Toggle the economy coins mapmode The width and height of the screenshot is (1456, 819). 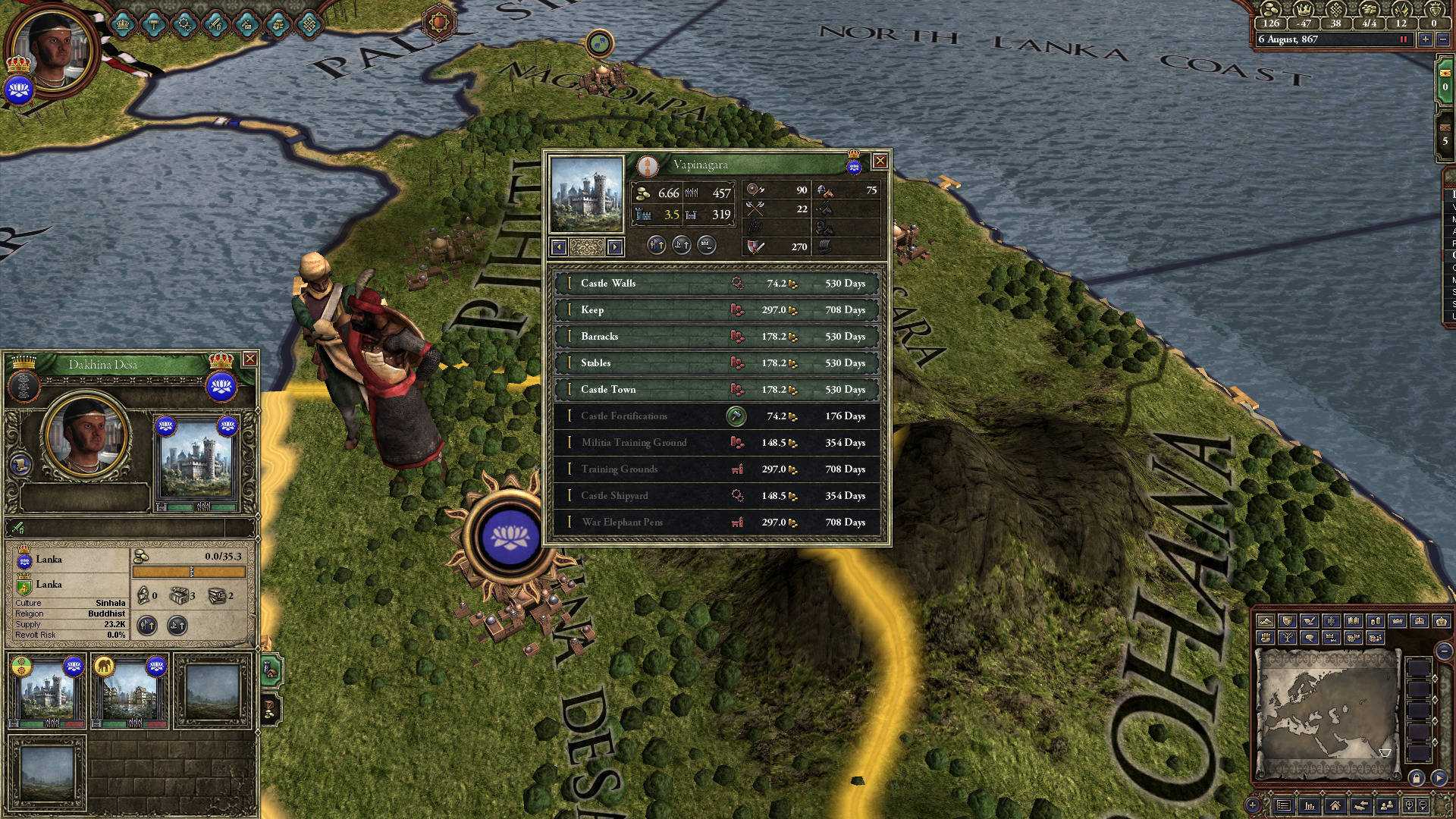tap(1378, 622)
